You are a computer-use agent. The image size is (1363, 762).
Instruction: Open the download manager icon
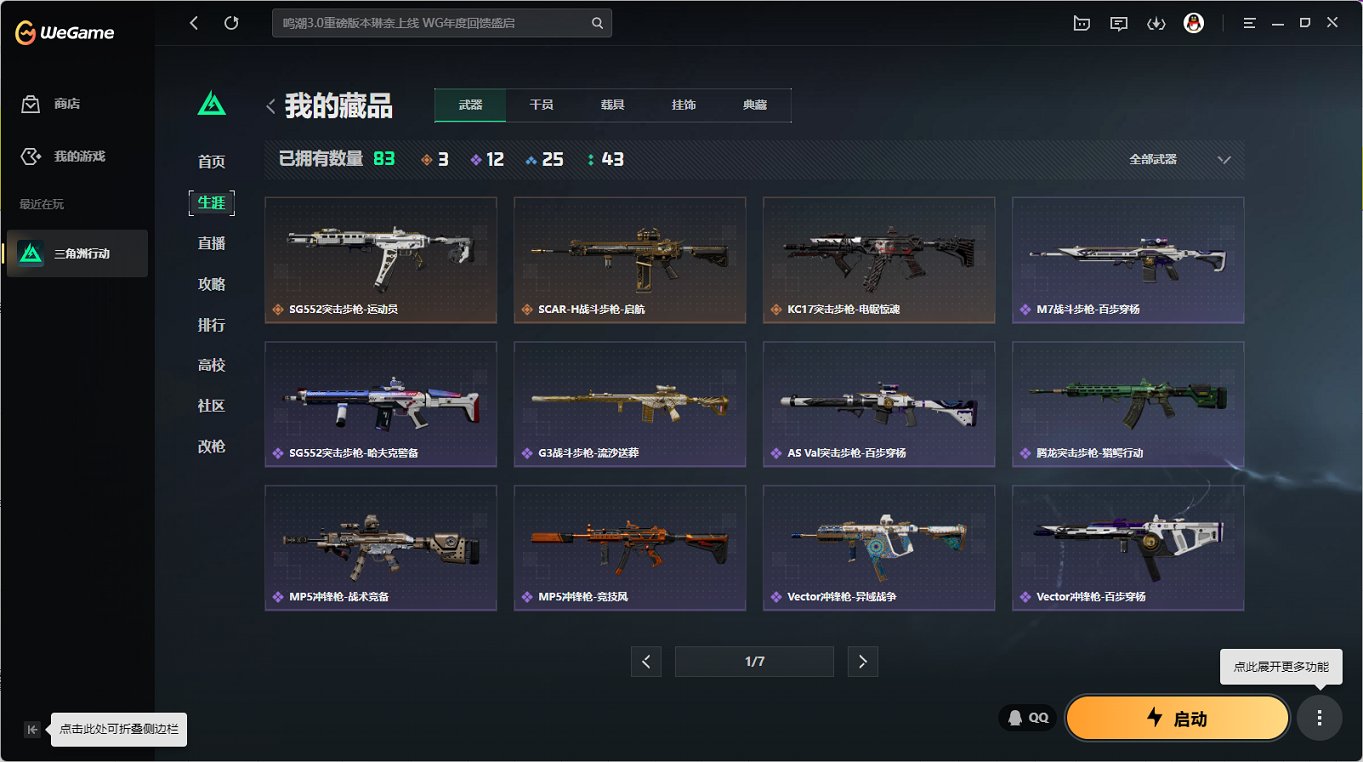point(1156,22)
